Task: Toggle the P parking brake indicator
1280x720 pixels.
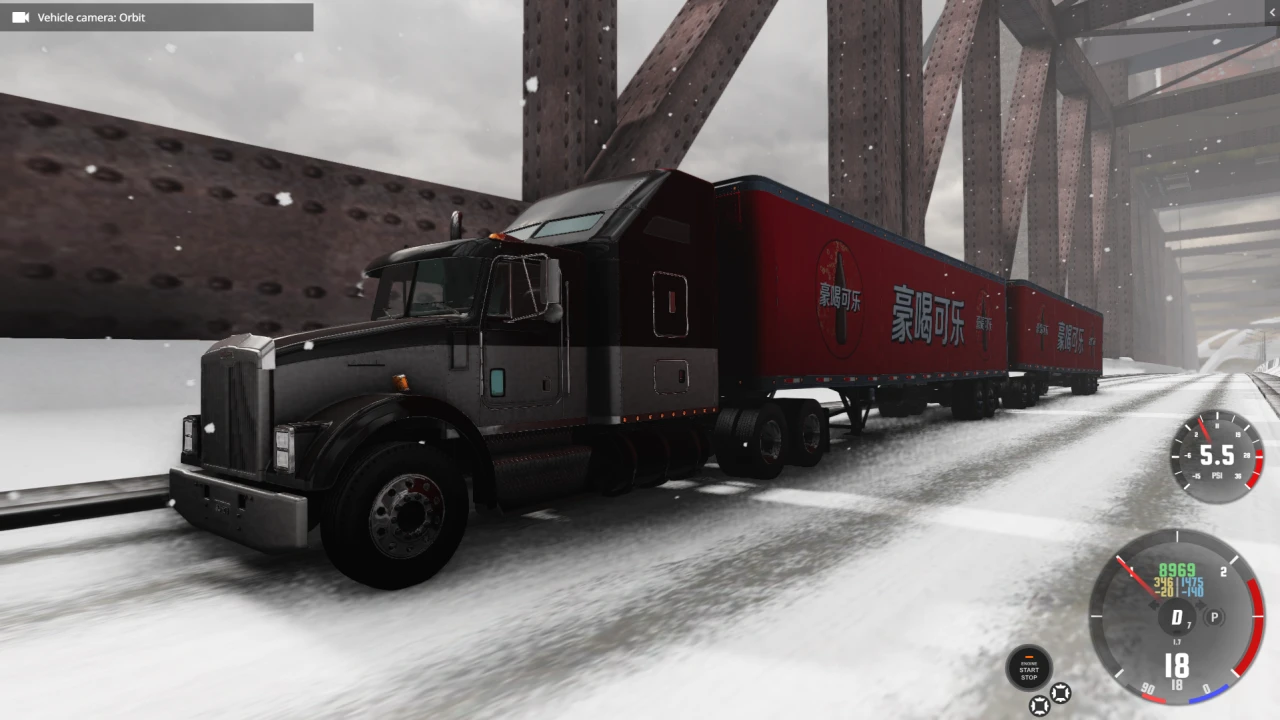Action: [1214, 618]
